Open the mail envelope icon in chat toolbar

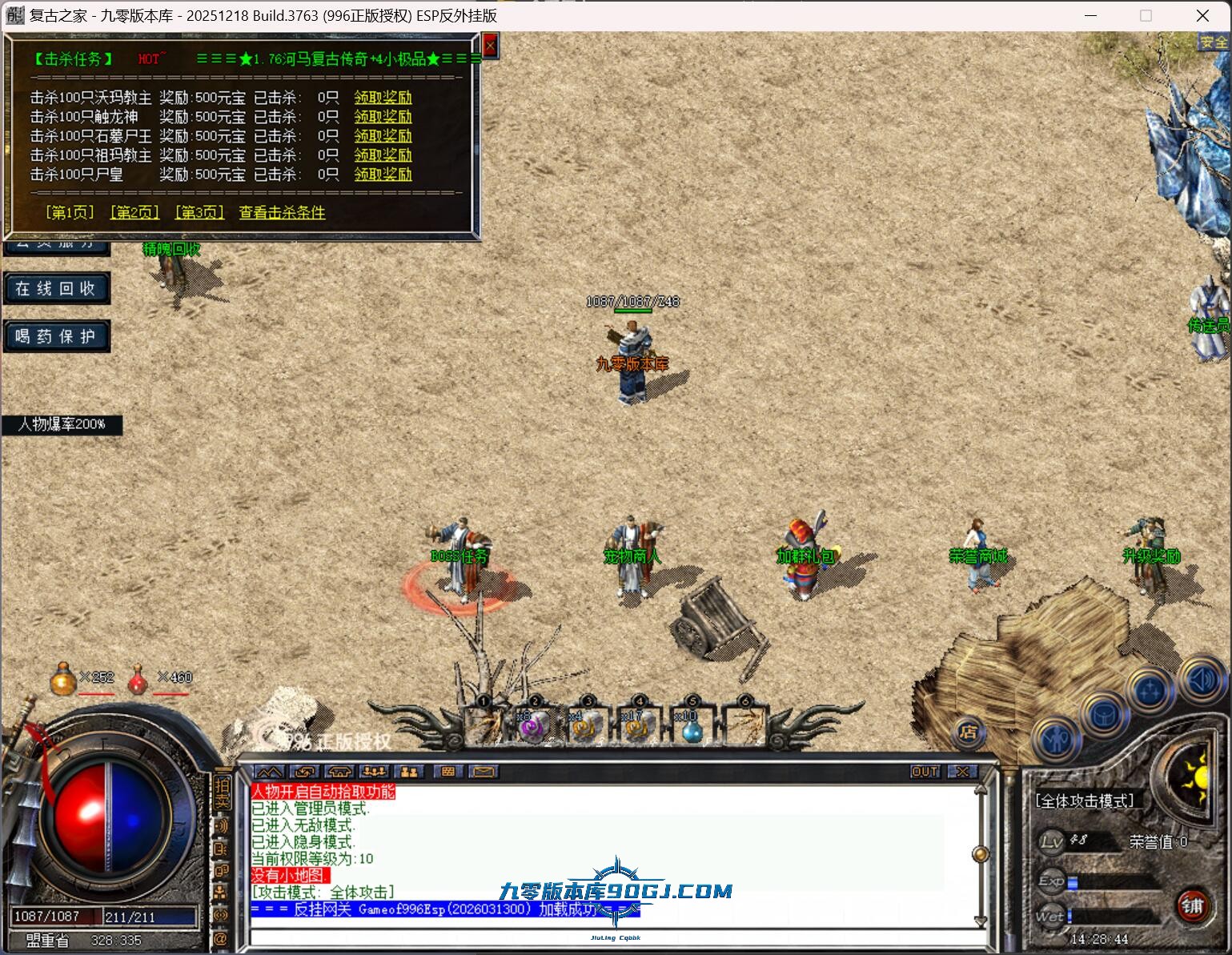click(484, 772)
